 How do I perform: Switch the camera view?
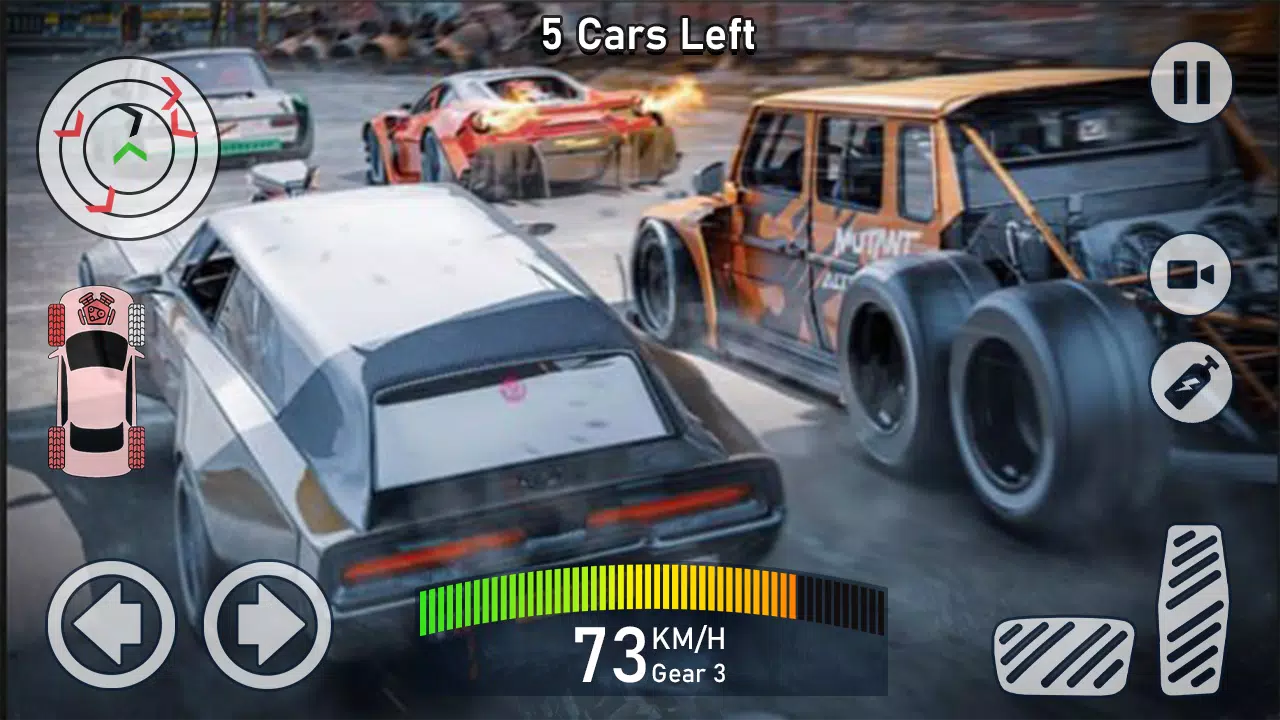point(1190,275)
